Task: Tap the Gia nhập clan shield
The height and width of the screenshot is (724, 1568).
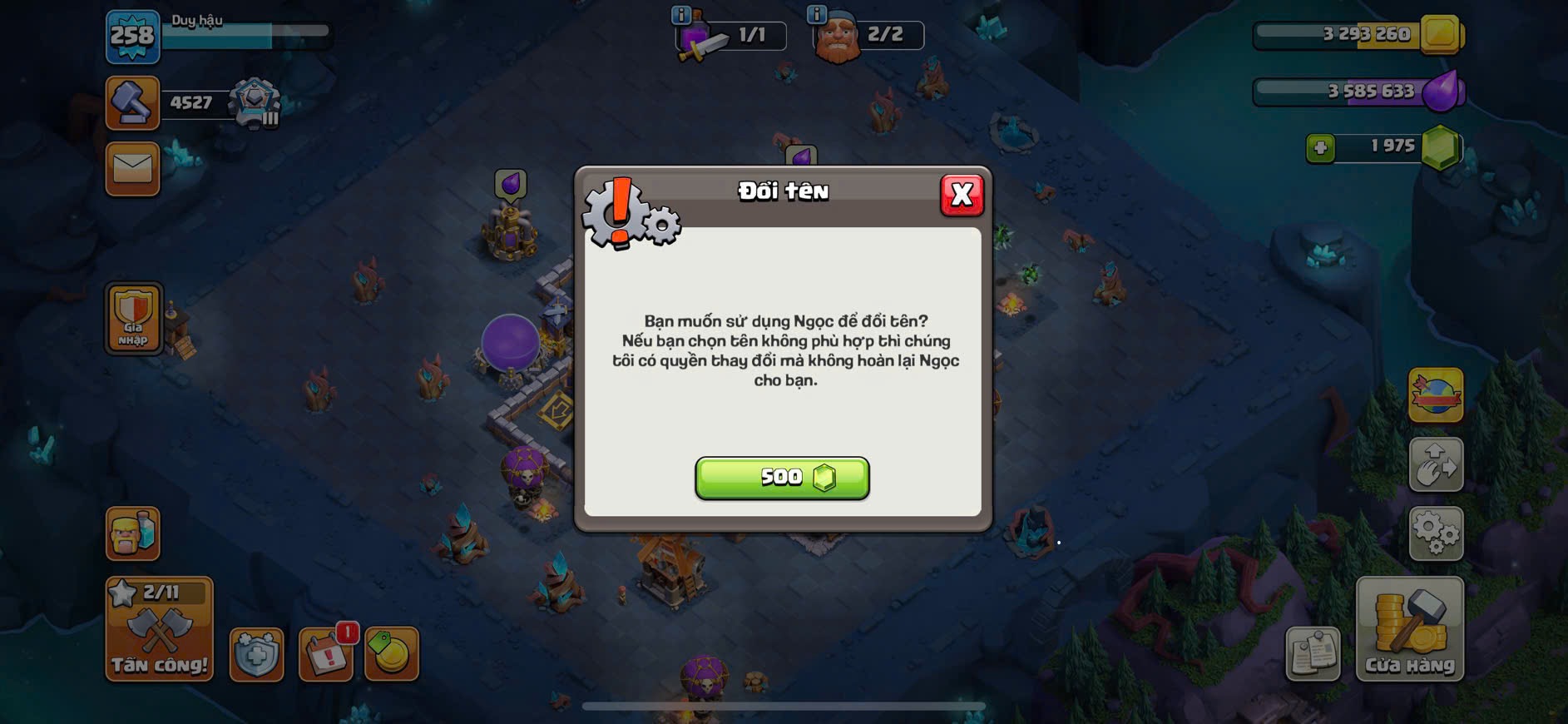Action: click(x=133, y=318)
